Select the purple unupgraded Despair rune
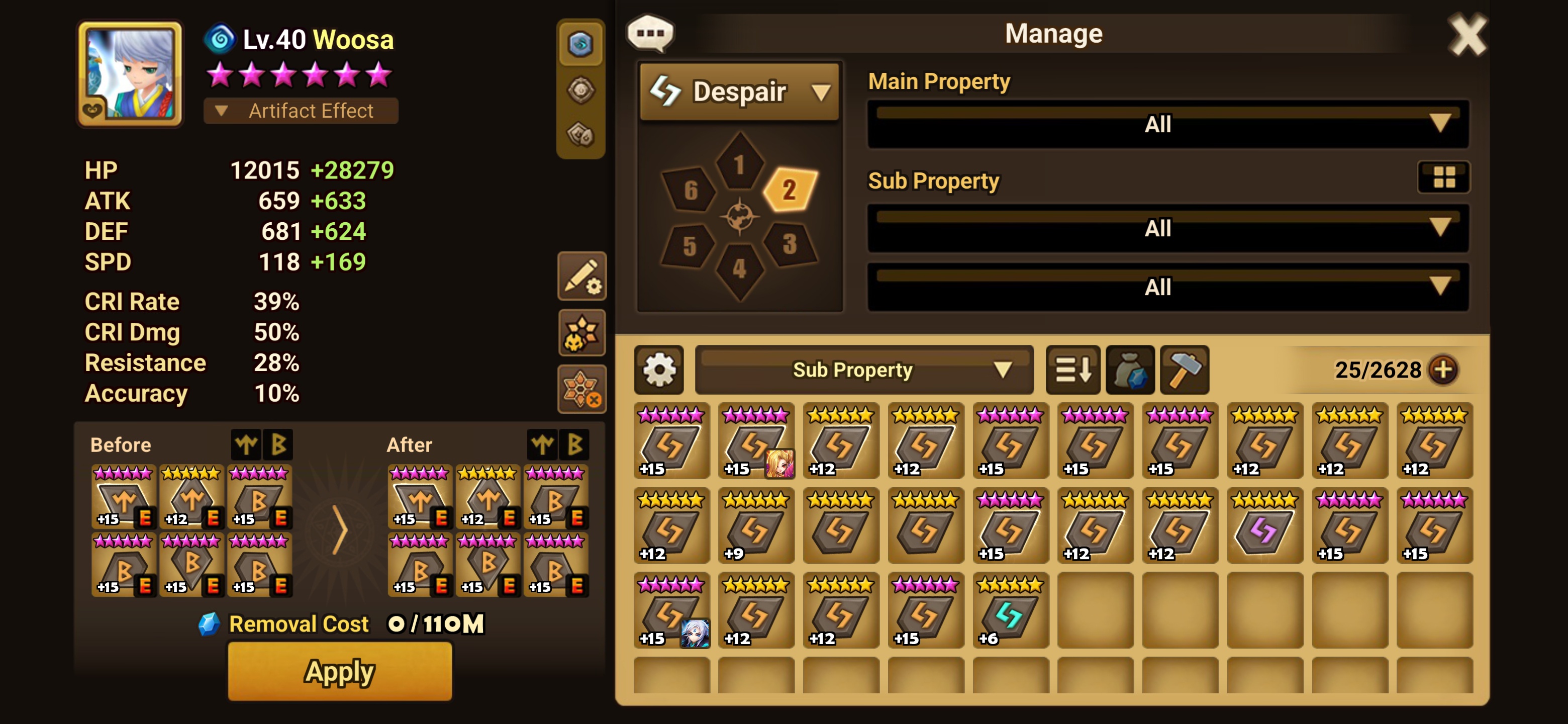This screenshot has width=1568, height=724. [1265, 526]
